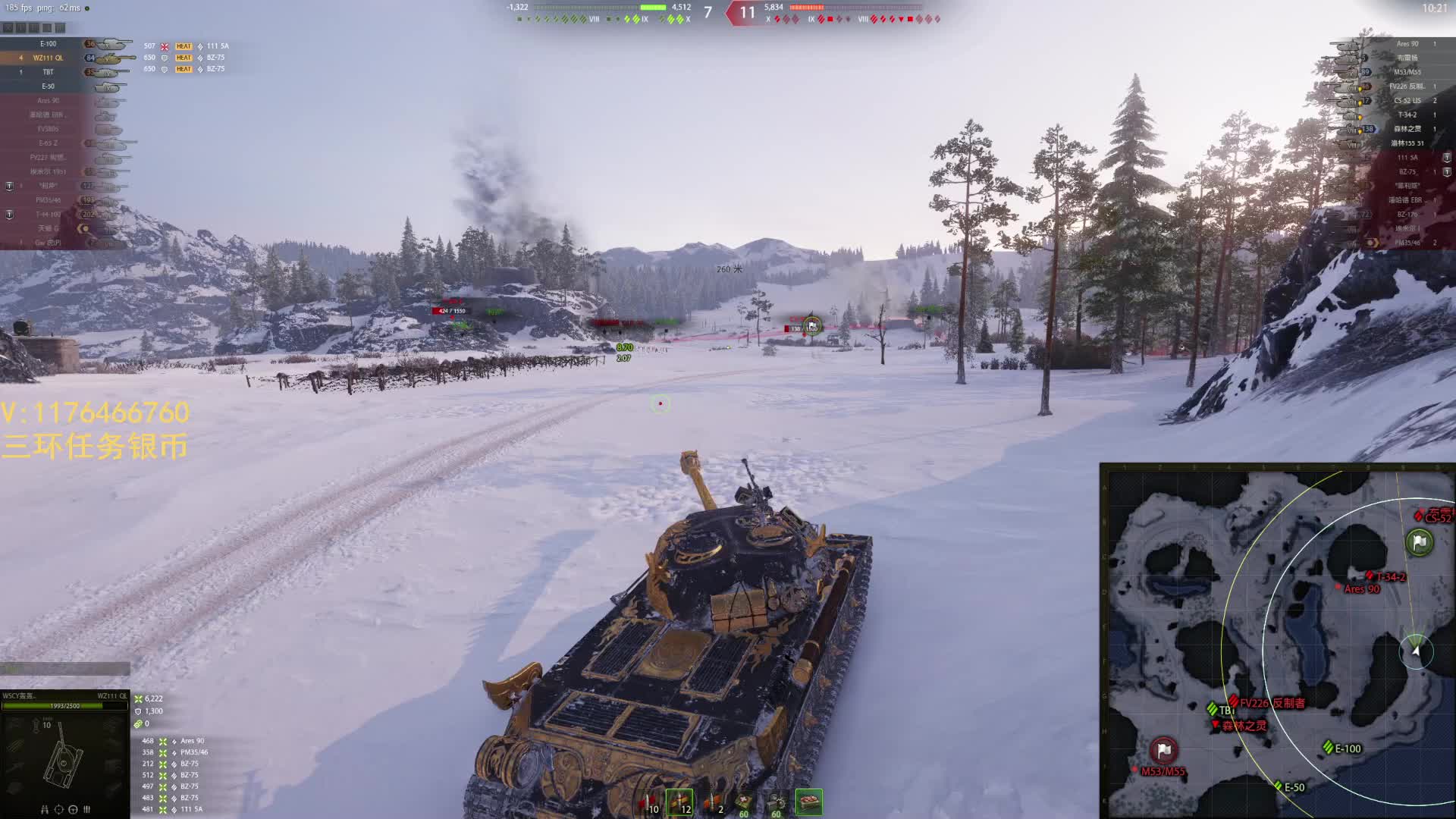The image size is (1456, 819).
Task: Select WZ111 QL row in team list
Action: [x=49, y=58]
